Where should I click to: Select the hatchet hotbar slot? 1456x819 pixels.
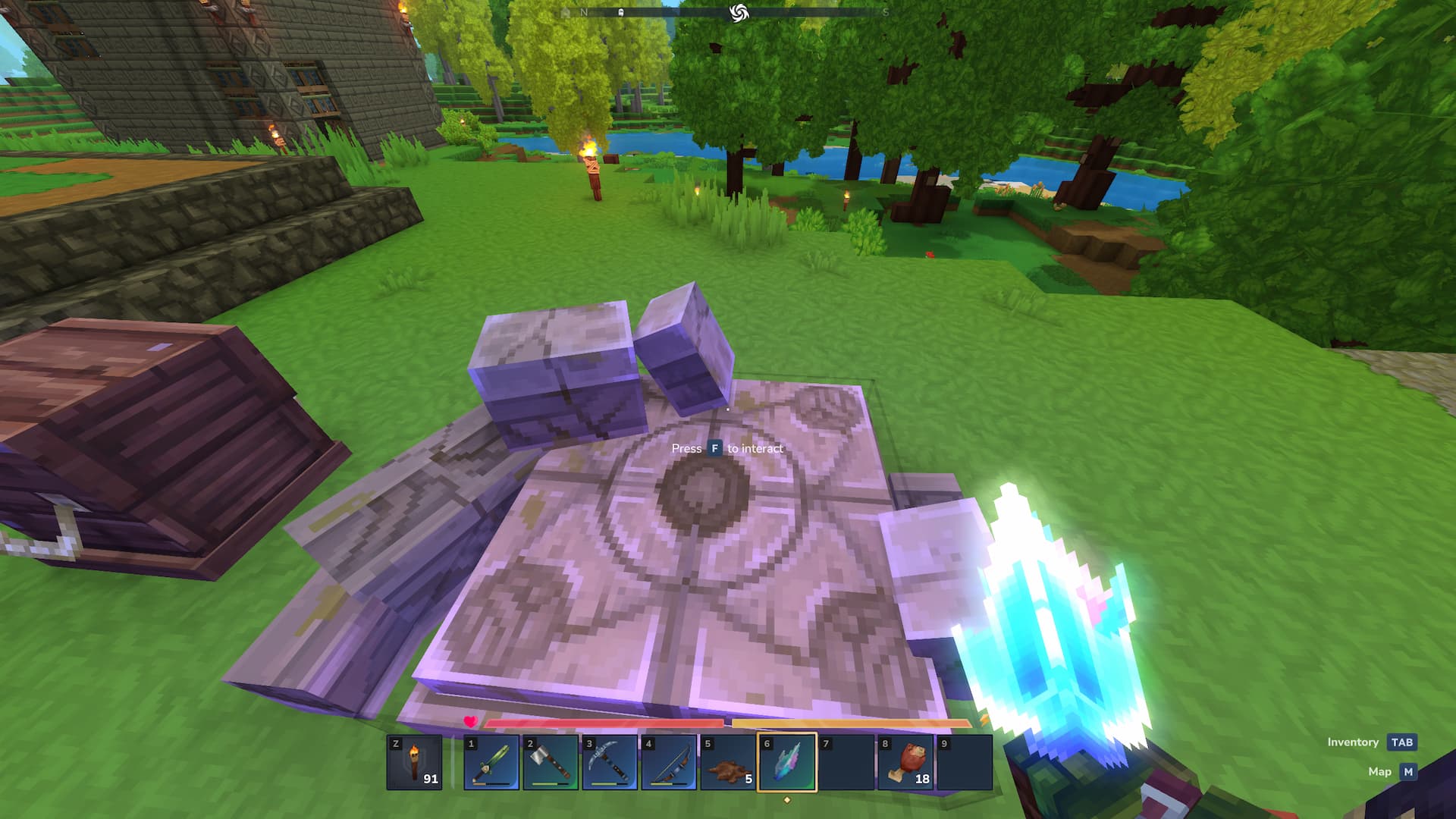(551, 762)
